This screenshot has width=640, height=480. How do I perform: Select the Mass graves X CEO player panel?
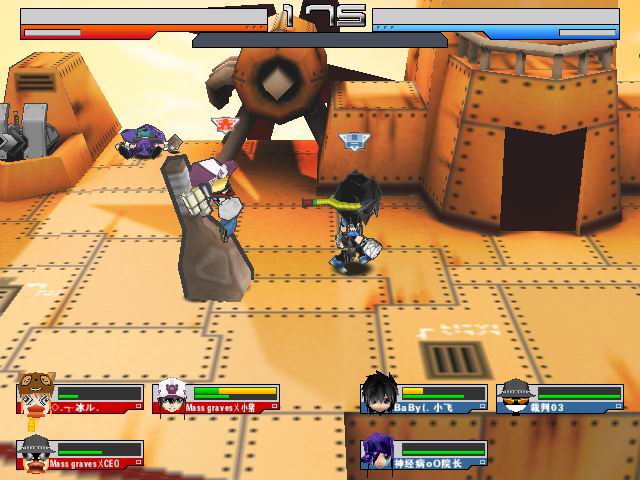tap(80, 453)
